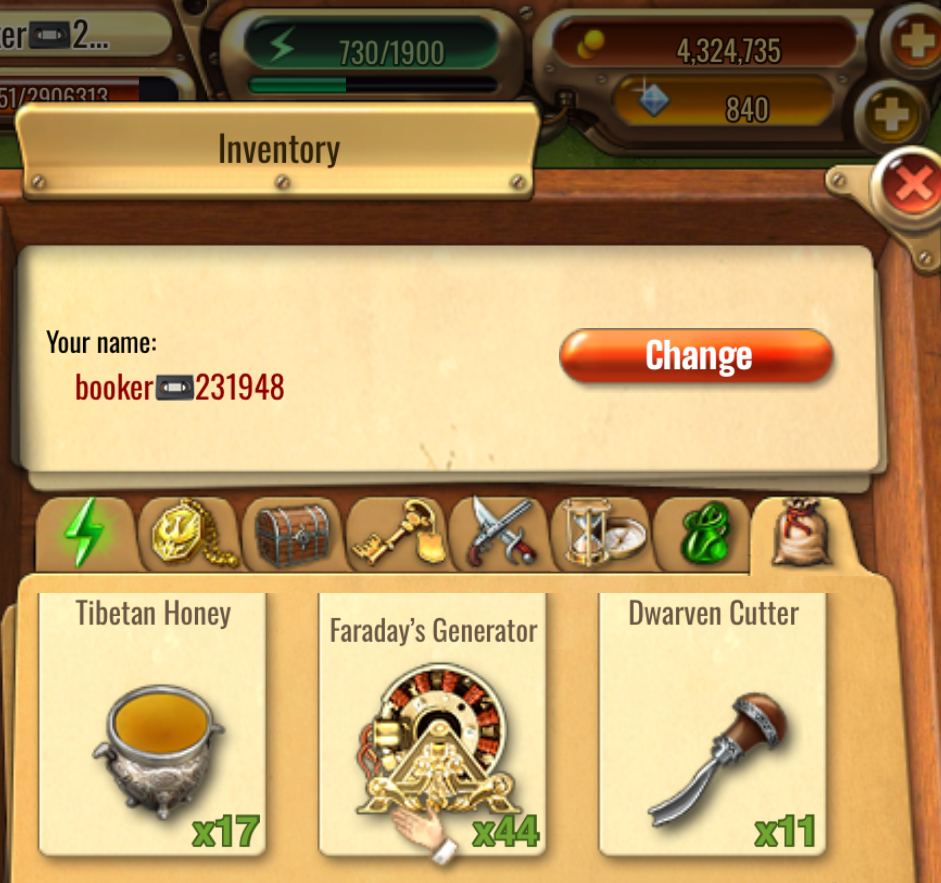Select the Tibetan Honey item

pyautogui.click(x=153, y=724)
